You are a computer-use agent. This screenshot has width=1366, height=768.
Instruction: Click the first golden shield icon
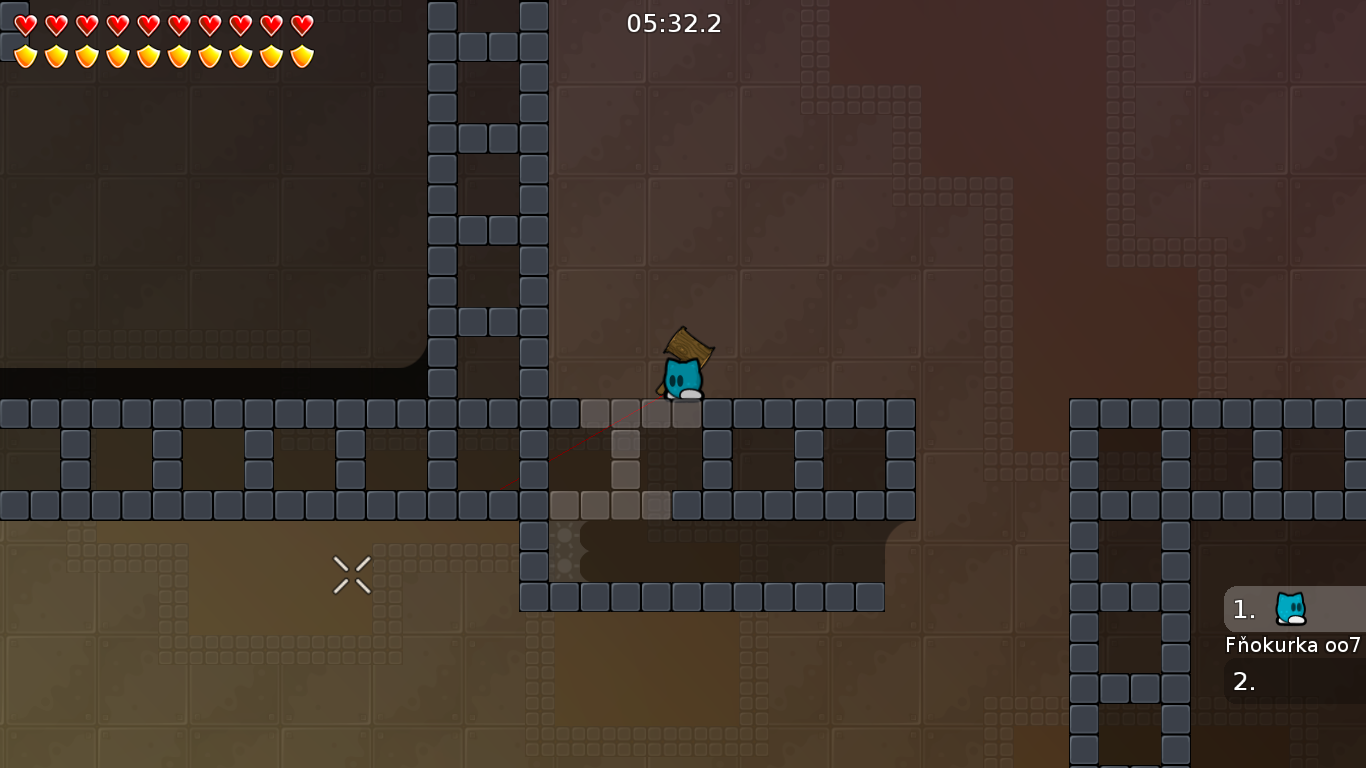pyautogui.click(x=24, y=55)
